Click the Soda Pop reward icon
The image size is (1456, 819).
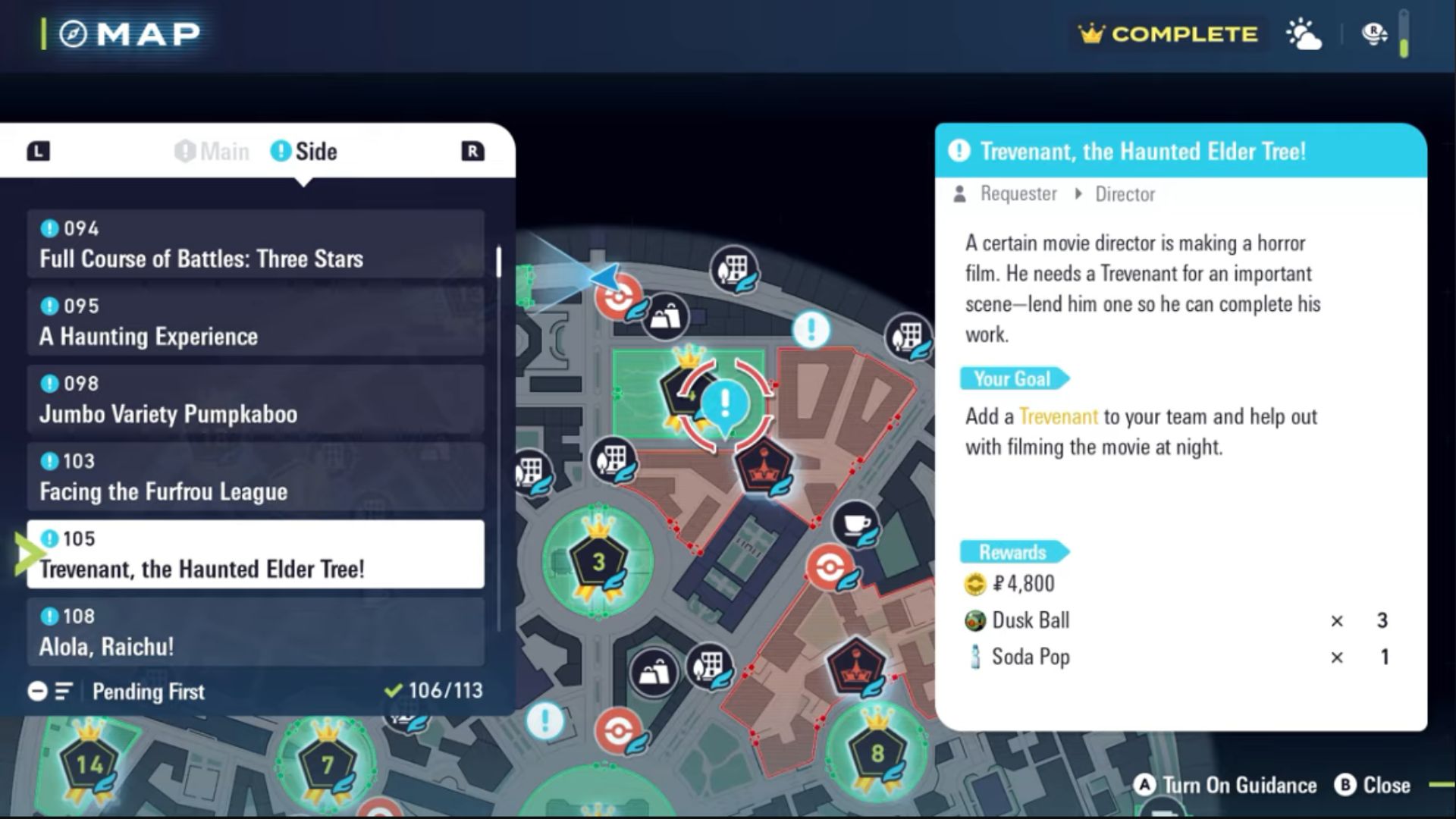click(977, 657)
